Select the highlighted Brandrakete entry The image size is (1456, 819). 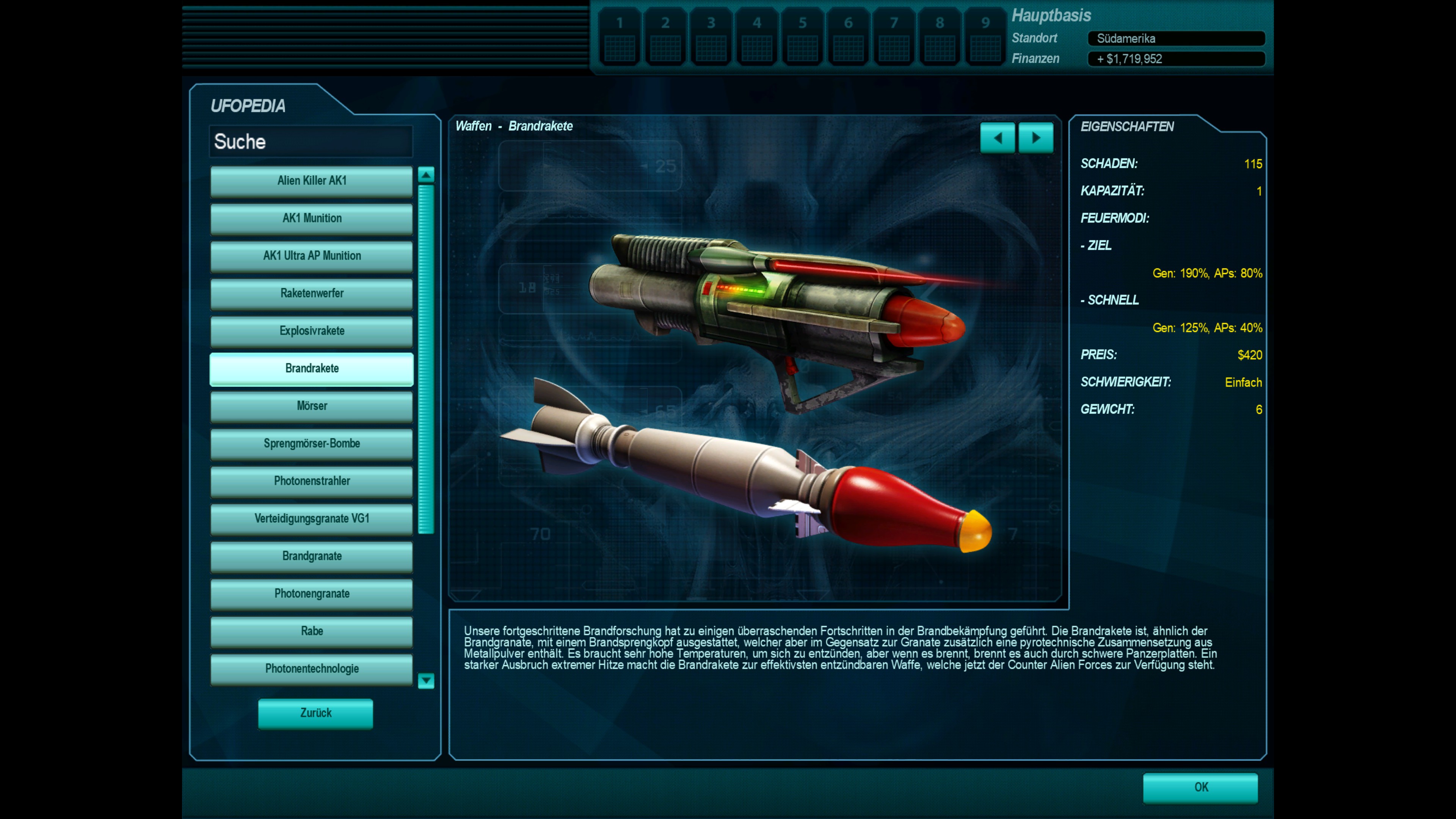click(x=311, y=369)
